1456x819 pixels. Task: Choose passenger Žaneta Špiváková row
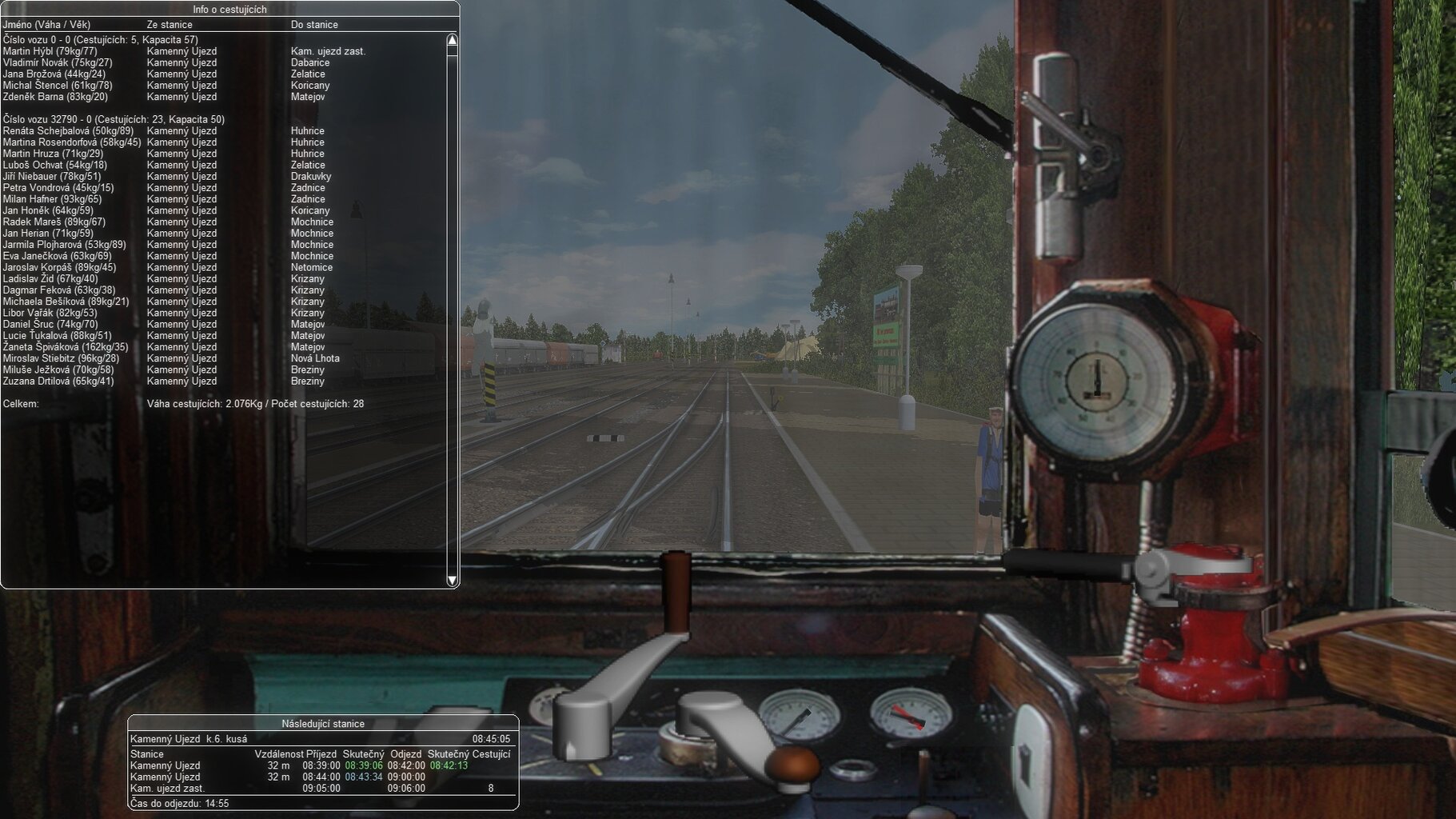pyautogui.click(x=65, y=347)
